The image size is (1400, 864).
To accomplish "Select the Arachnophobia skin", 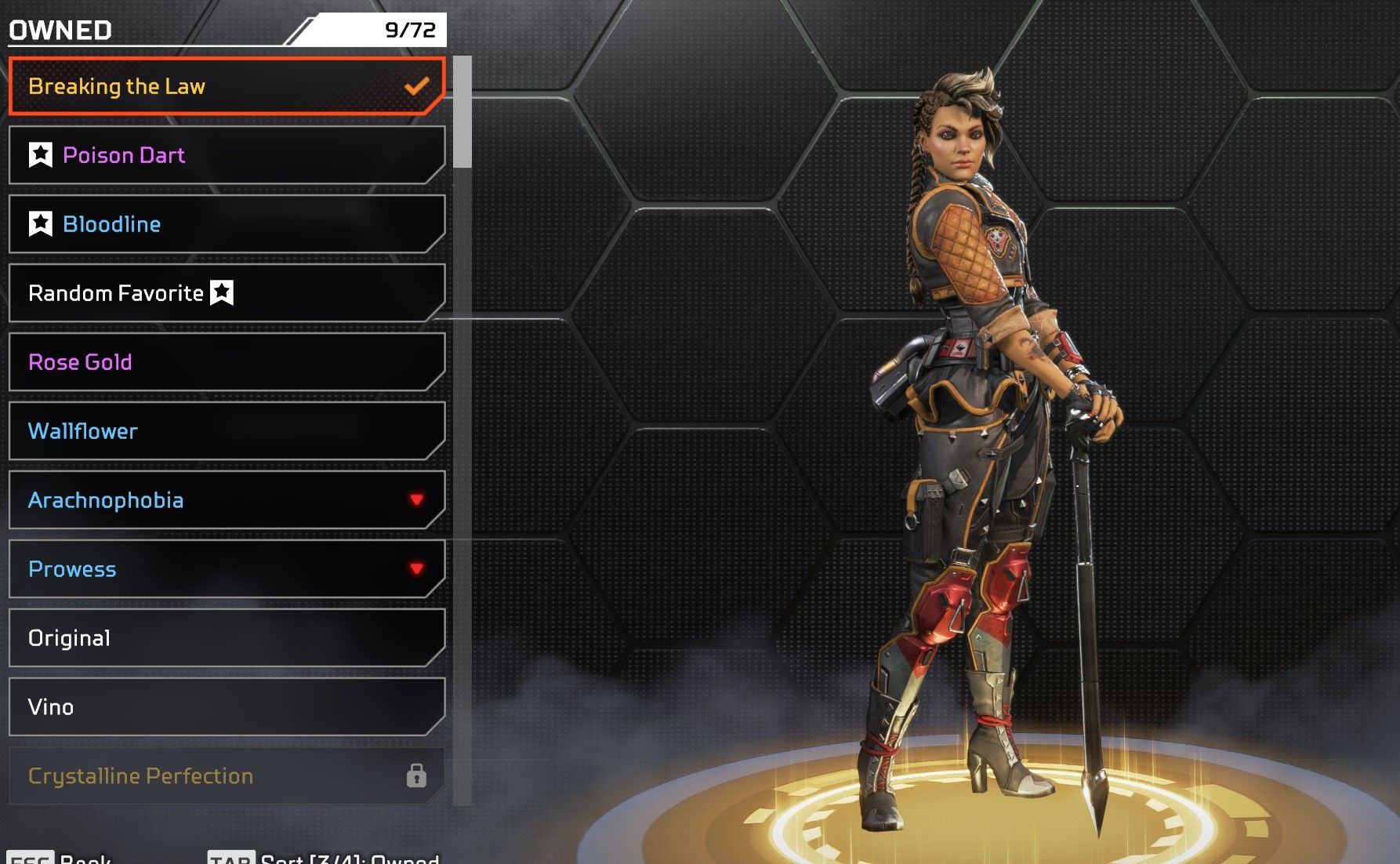I will click(226, 500).
